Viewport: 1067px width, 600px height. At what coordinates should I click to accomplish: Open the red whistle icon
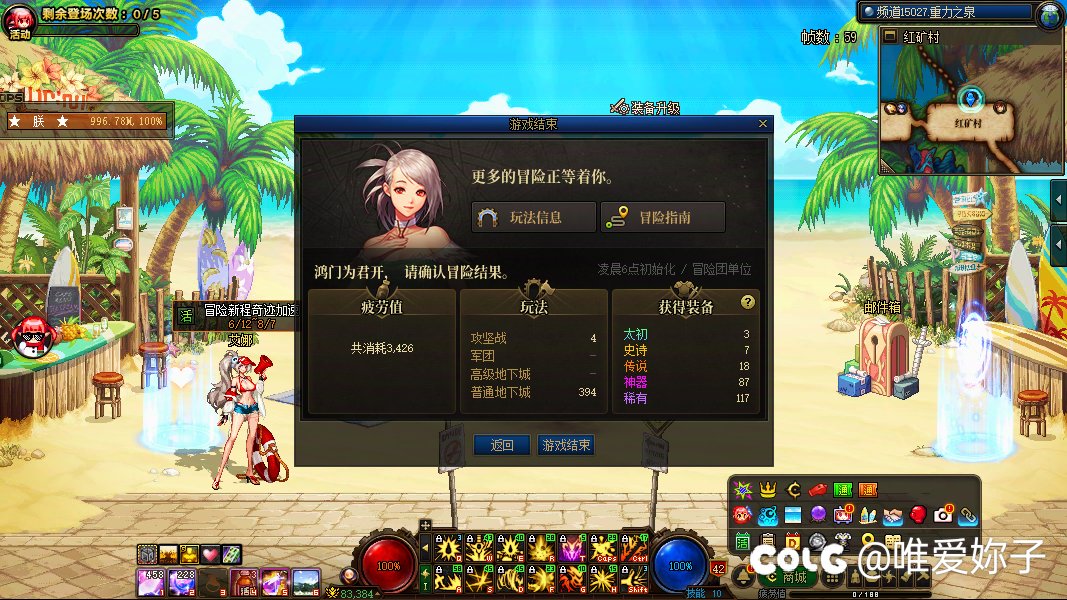click(x=817, y=490)
